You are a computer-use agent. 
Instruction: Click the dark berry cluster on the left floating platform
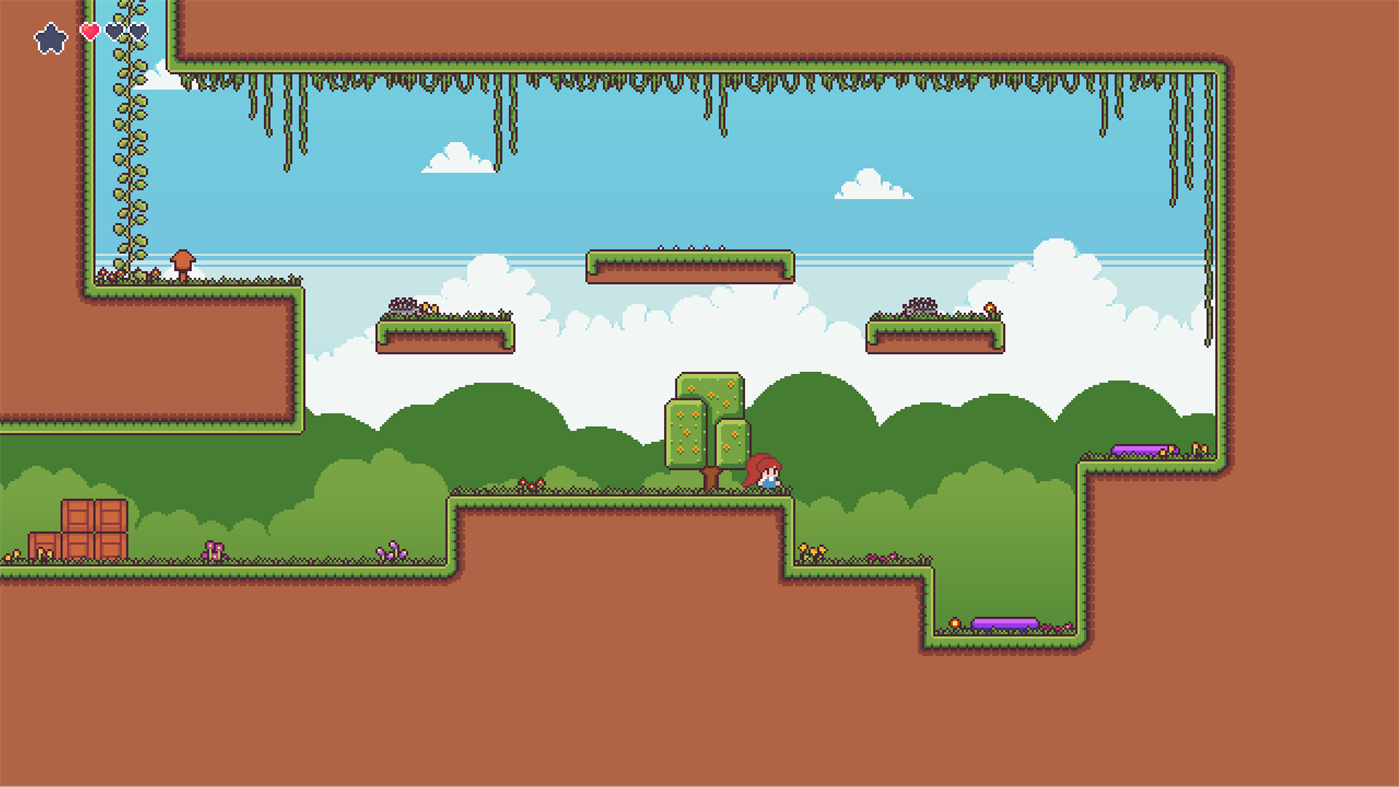404,303
